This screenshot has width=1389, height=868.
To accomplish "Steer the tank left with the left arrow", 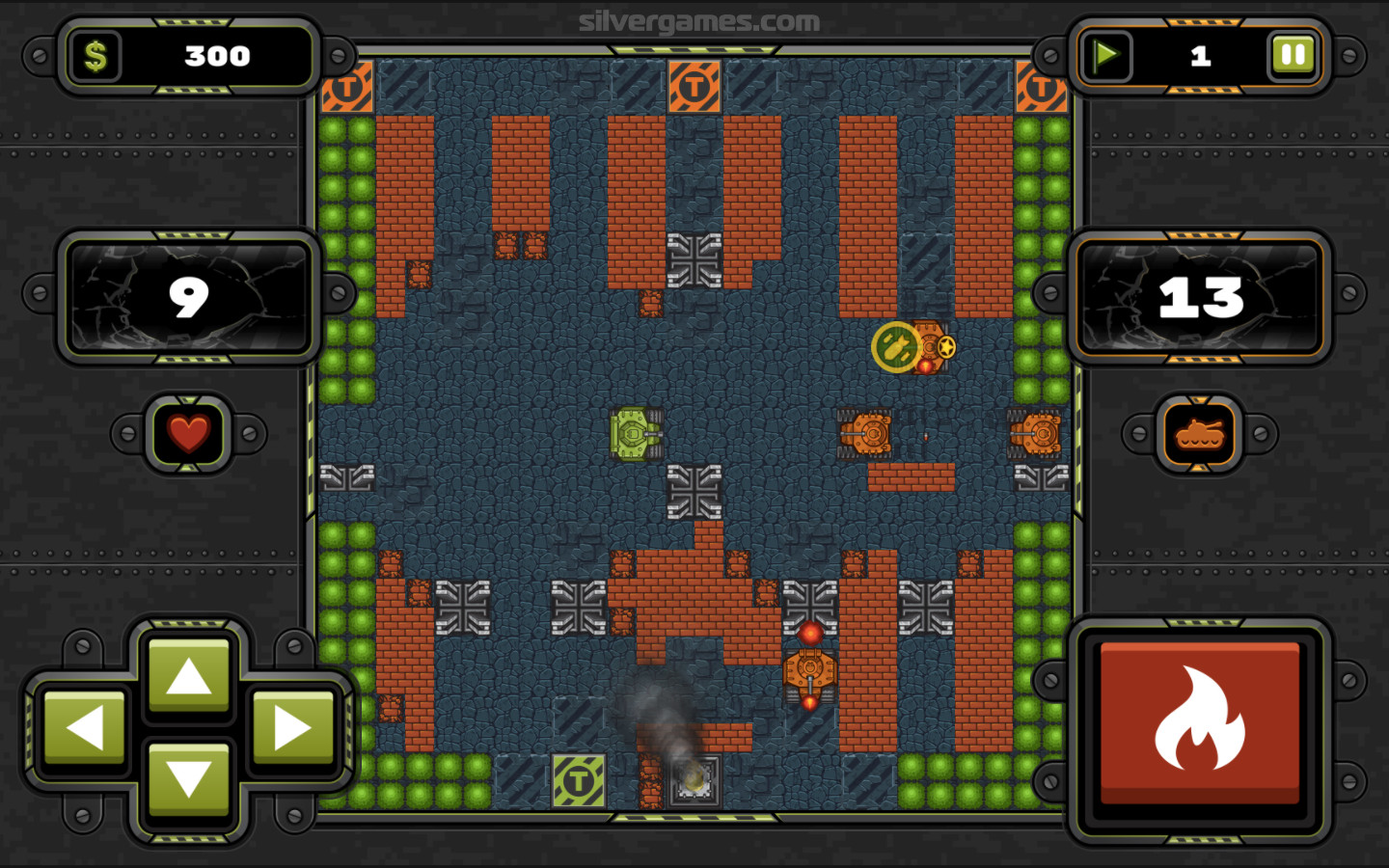I will click(85, 728).
